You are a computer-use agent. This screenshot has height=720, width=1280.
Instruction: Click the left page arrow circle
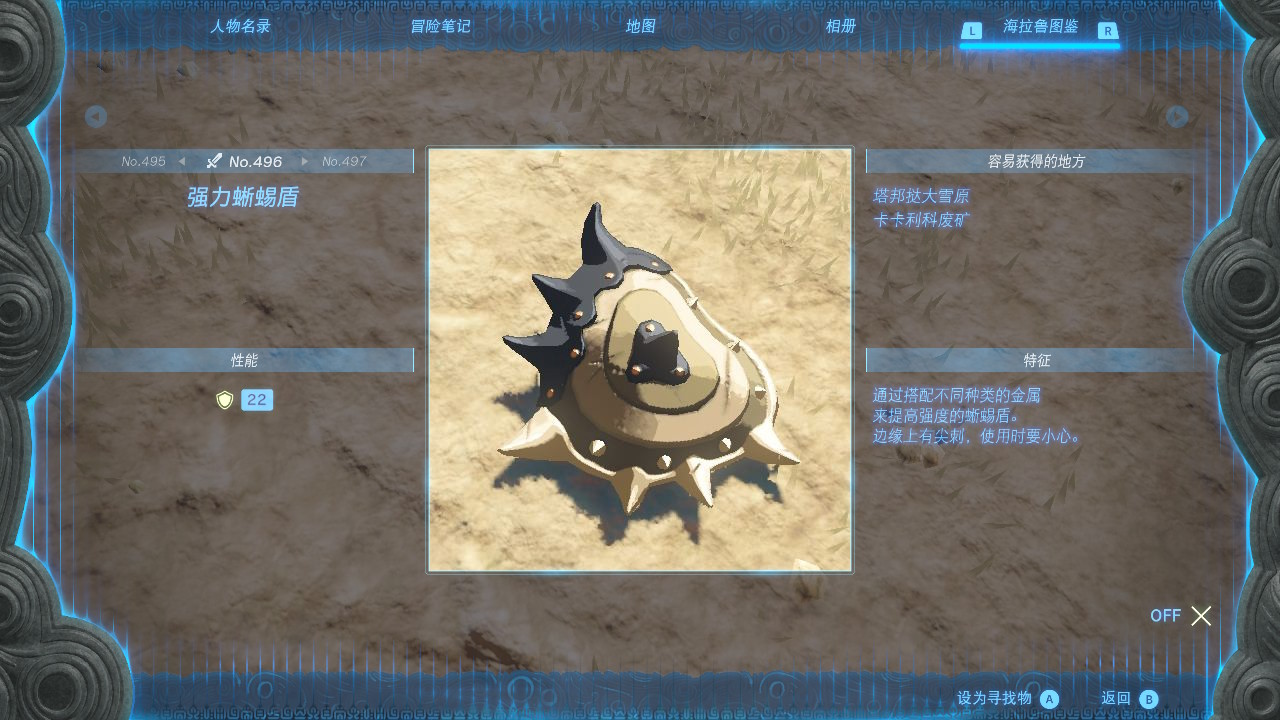click(96, 117)
